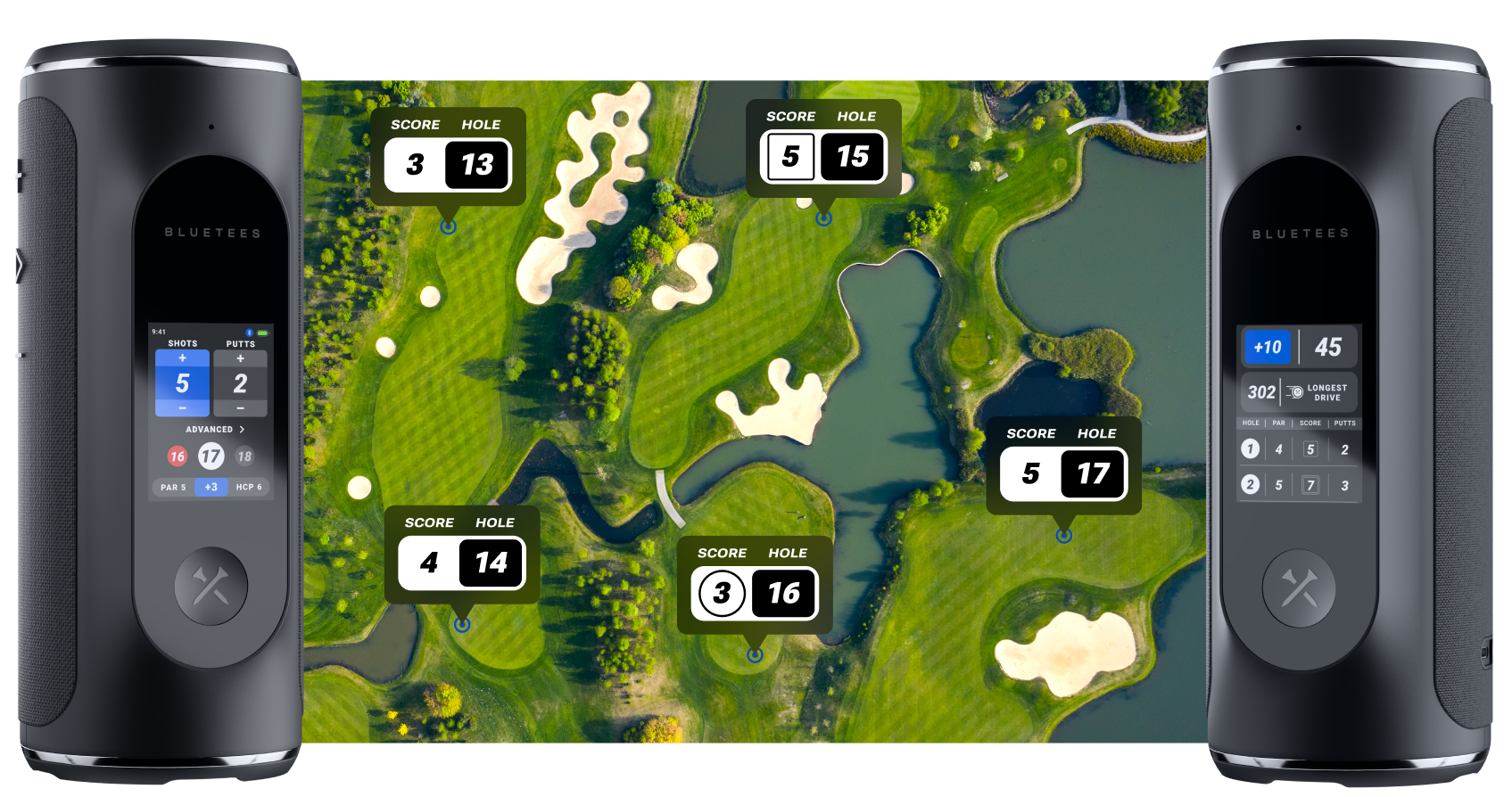Select the white hole 17 circle

tap(211, 456)
